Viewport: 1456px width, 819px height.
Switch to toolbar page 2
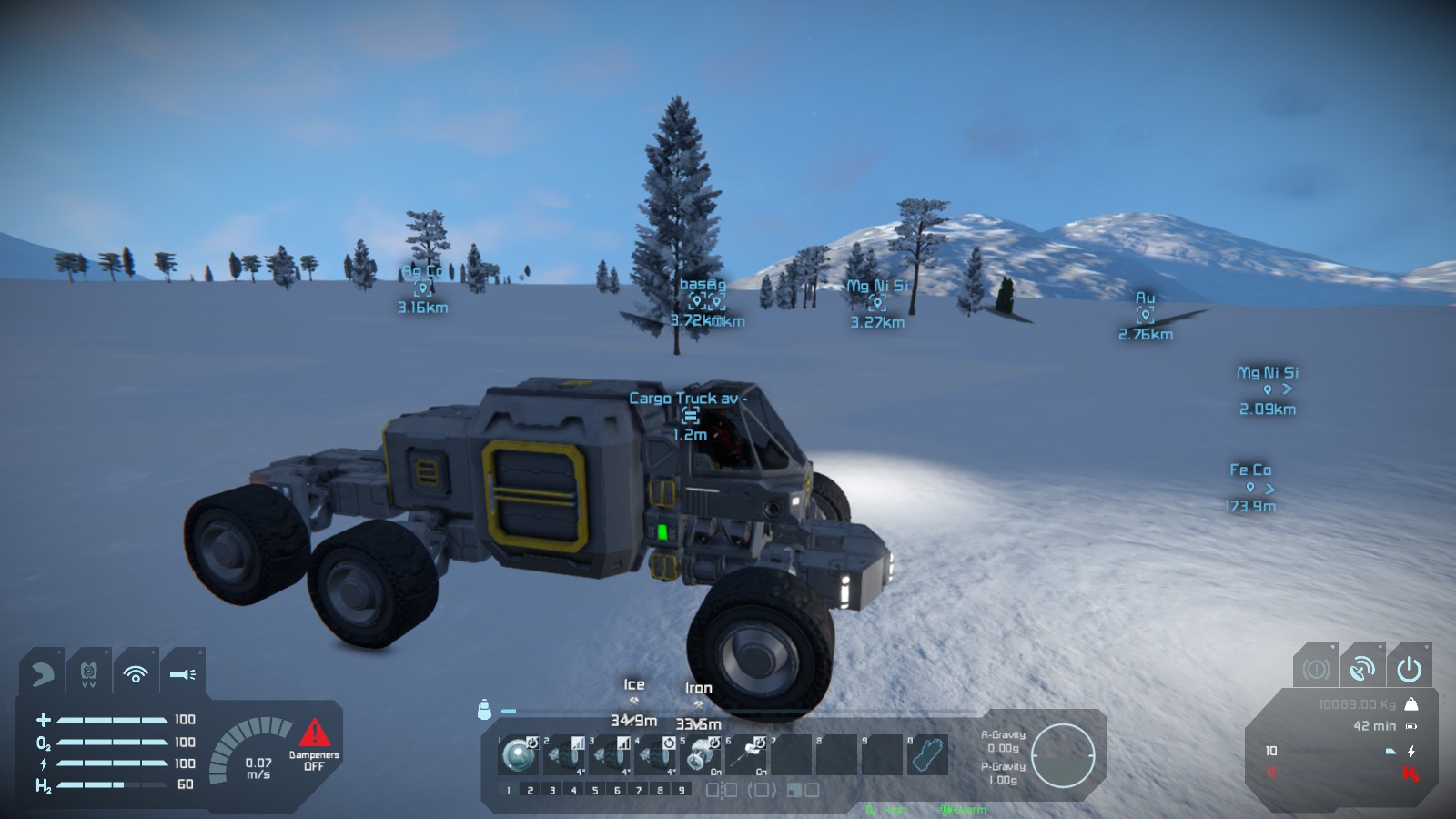[530, 790]
